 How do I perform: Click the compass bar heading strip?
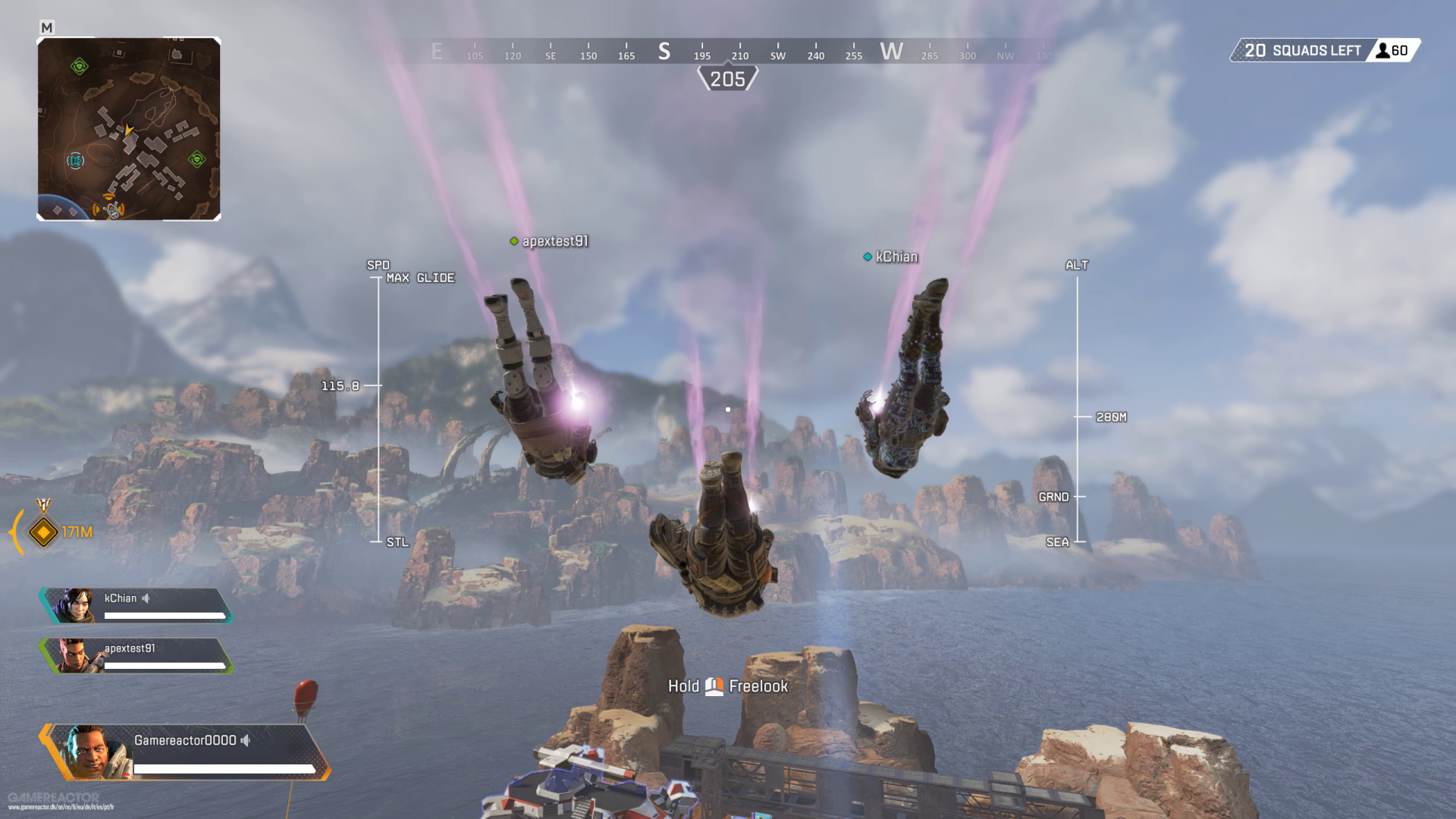pos(726,52)
